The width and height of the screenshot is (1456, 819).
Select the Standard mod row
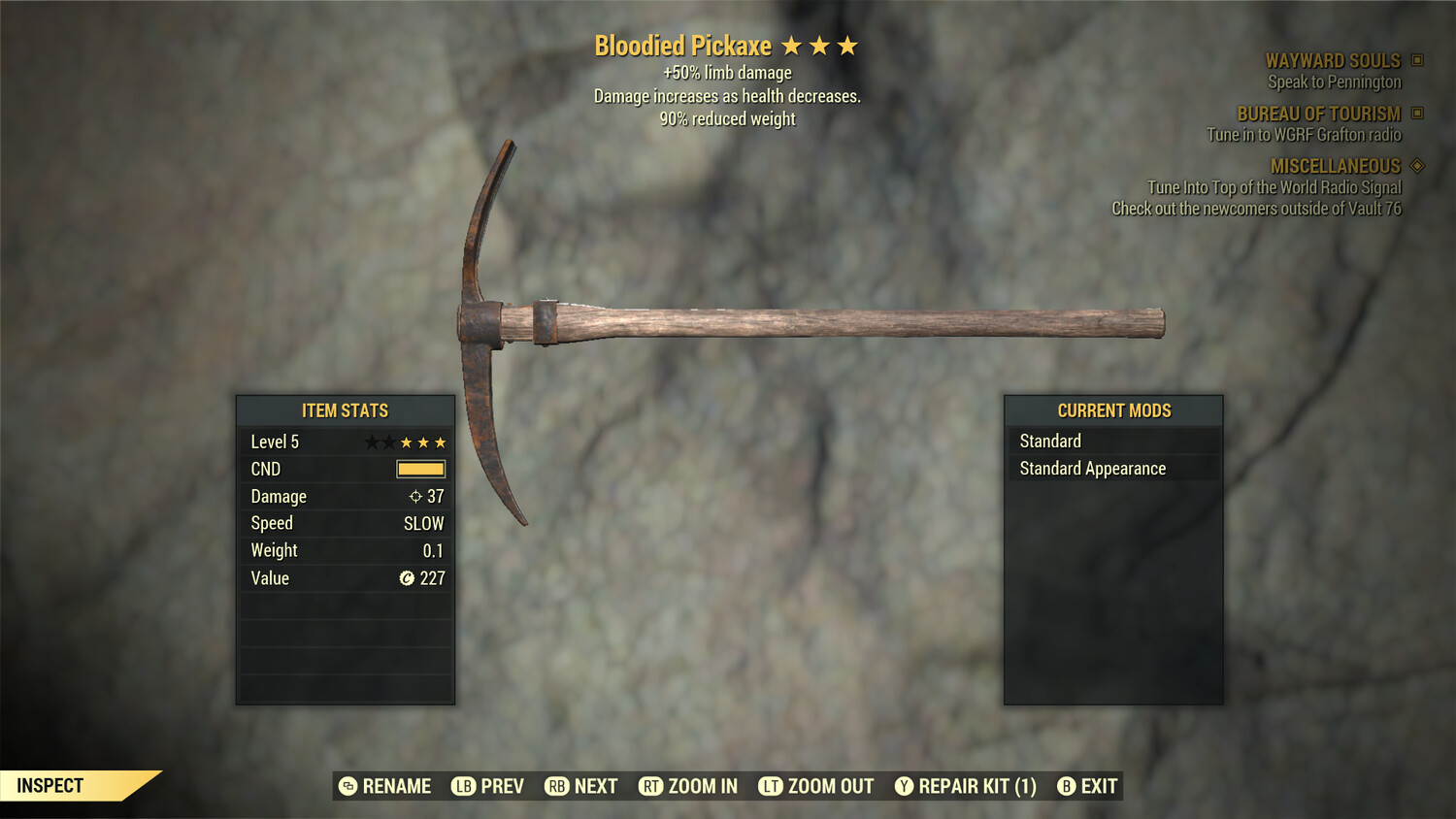[1112, 441]
